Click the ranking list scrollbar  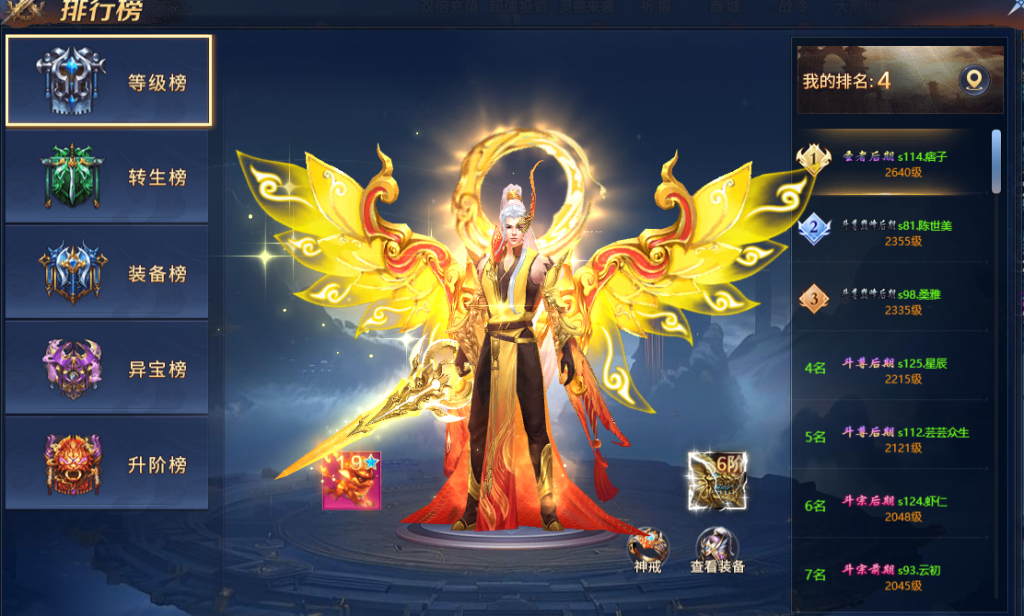coord(996,161)
